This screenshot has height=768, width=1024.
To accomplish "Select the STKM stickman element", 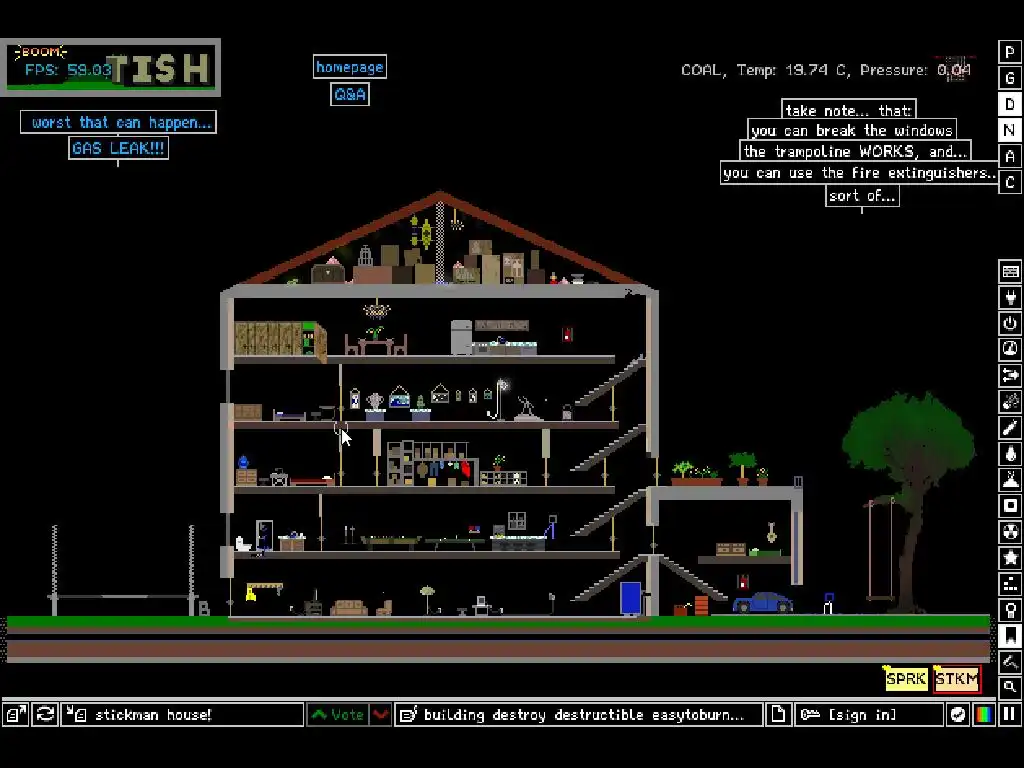I will pos(957,679).
